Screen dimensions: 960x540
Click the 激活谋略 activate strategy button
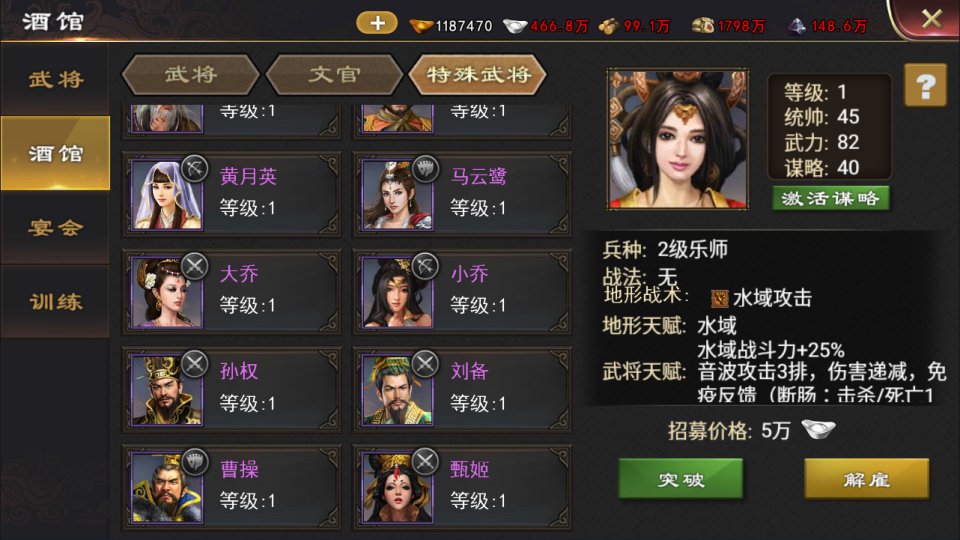831,198
